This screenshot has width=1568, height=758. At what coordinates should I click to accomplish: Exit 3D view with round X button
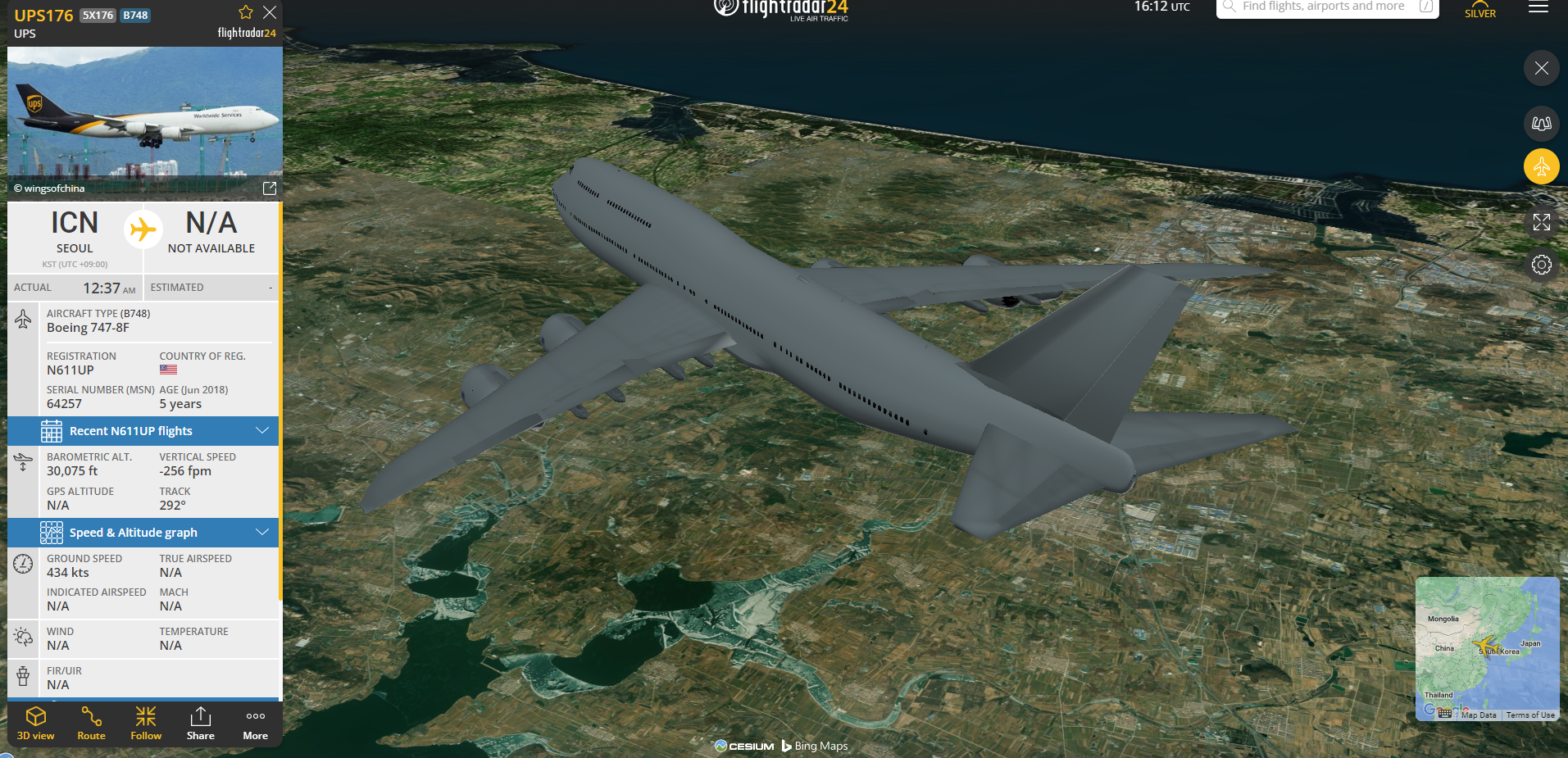pos(1541,68)
